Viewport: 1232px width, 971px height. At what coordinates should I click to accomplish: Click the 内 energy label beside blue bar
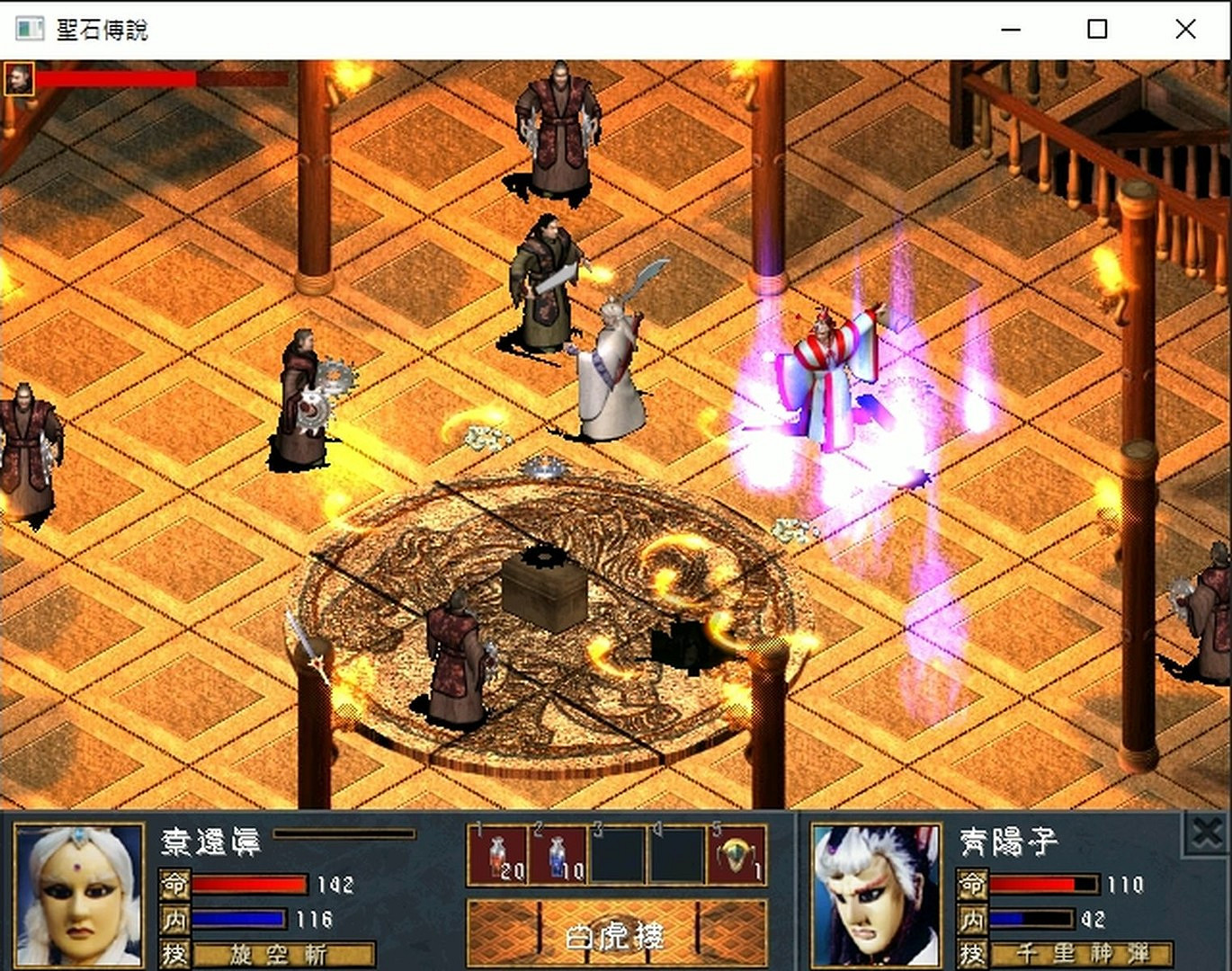[174, 919]
